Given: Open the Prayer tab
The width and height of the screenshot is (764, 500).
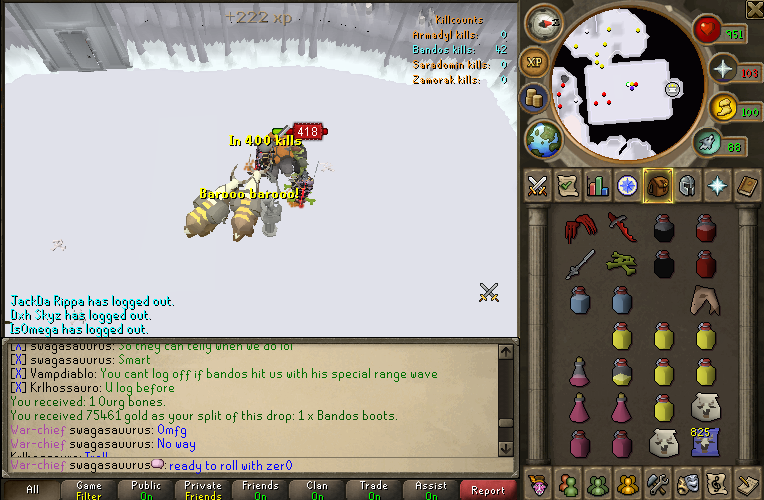Looking at the screenshot, I should pos(717,185).
